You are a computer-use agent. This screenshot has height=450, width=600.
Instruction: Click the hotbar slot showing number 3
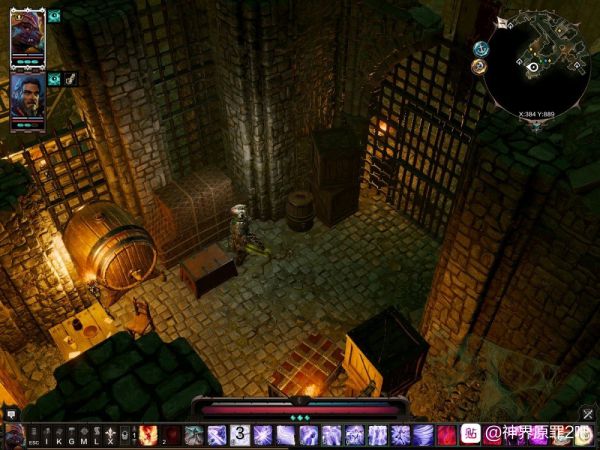coord(240,435)
